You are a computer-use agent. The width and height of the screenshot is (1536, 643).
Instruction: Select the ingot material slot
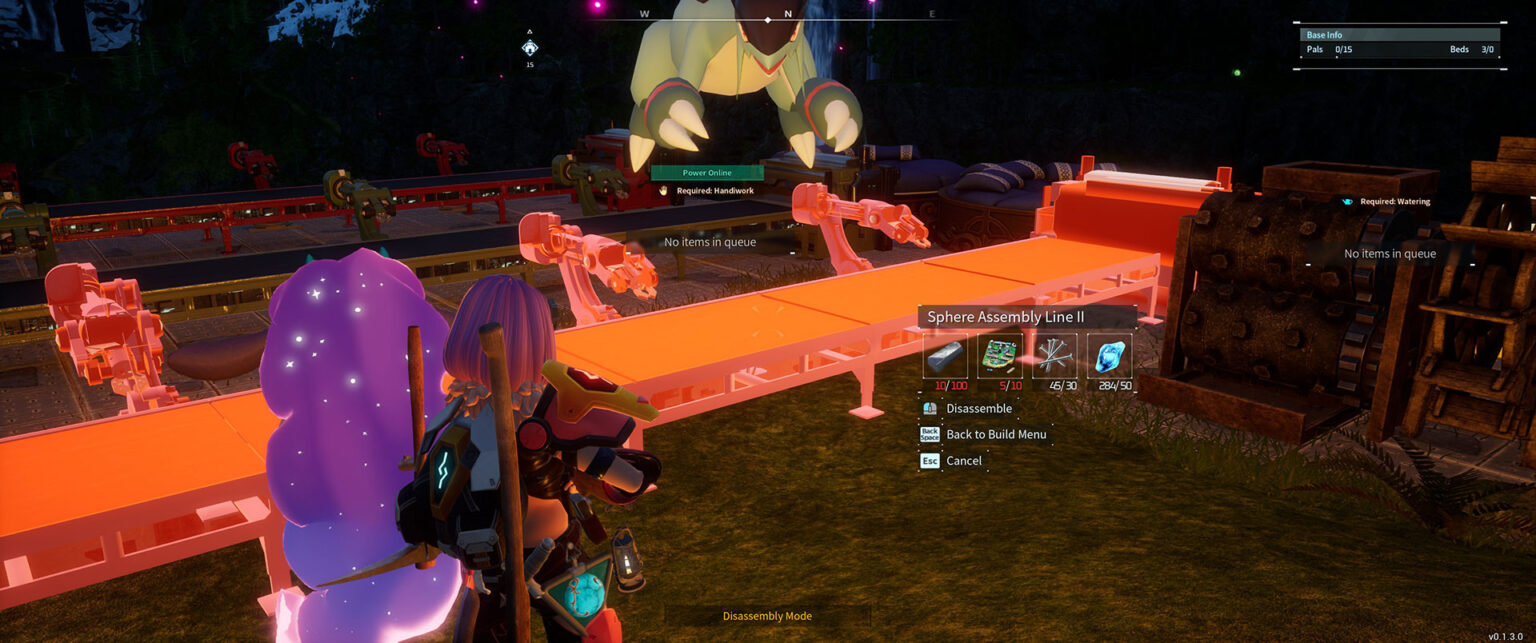(x=944, y=356)
